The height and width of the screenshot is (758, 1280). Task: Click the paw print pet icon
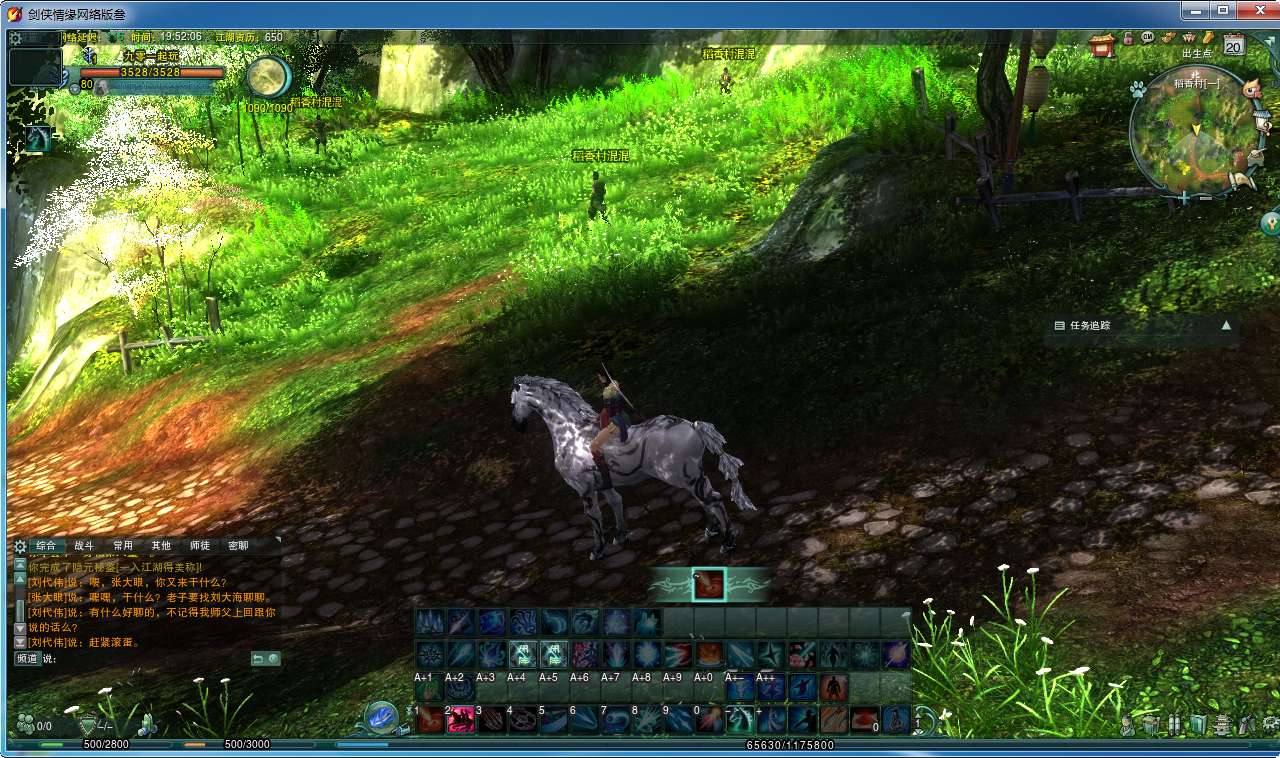(x=1137, y=89)
